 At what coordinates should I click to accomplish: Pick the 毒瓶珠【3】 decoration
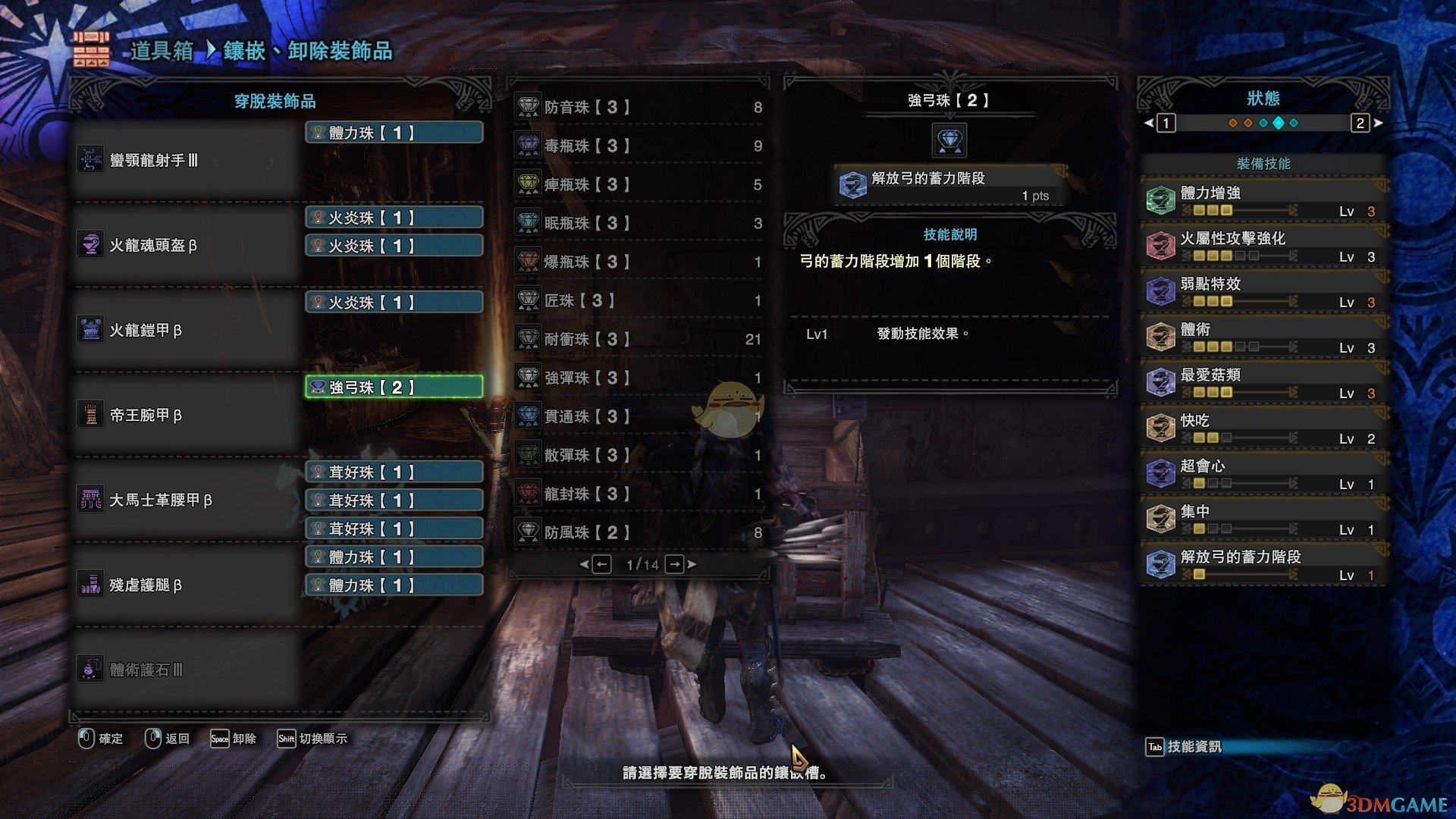coord(639,146)
